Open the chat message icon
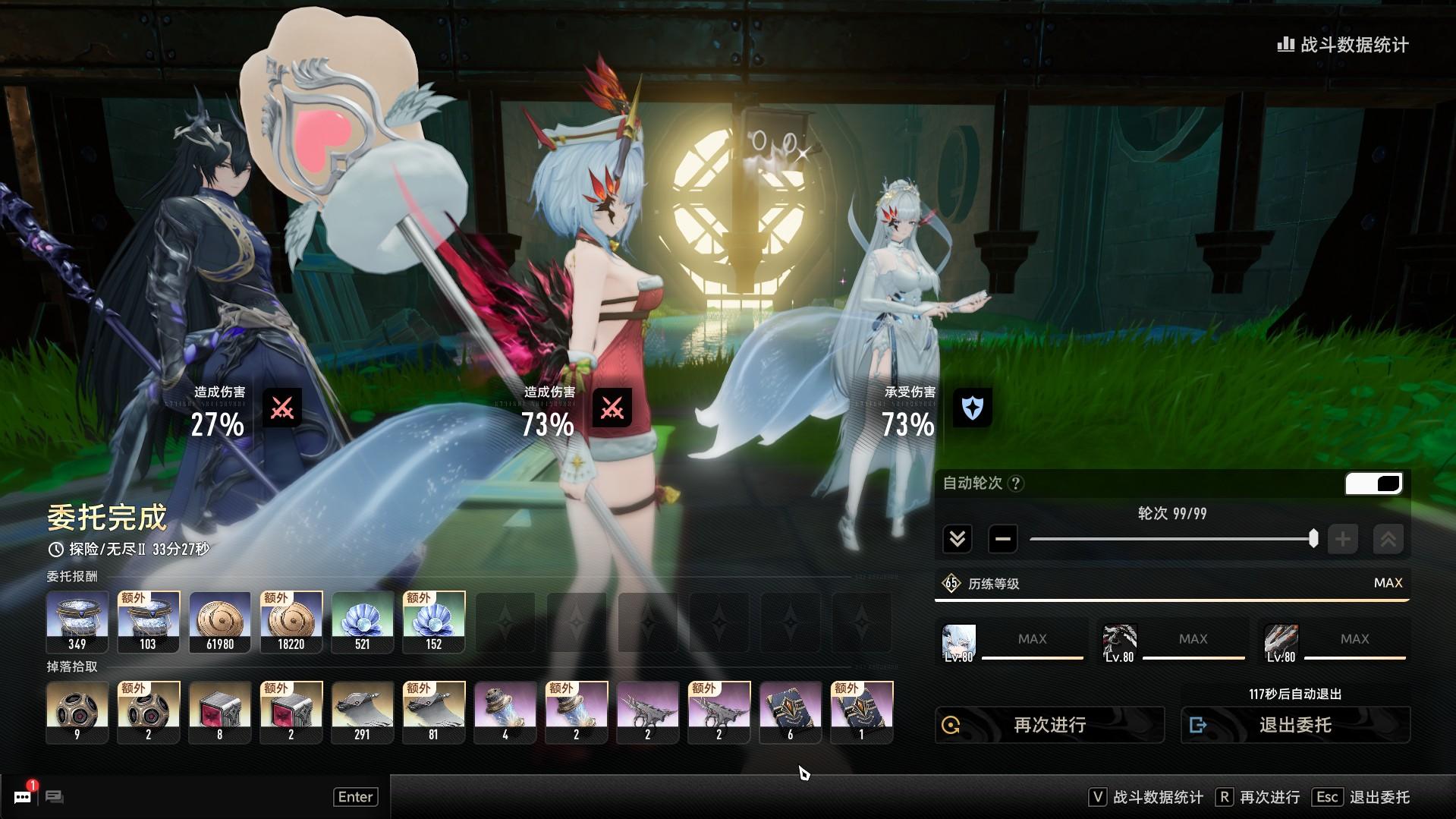 tap(23, 796)
